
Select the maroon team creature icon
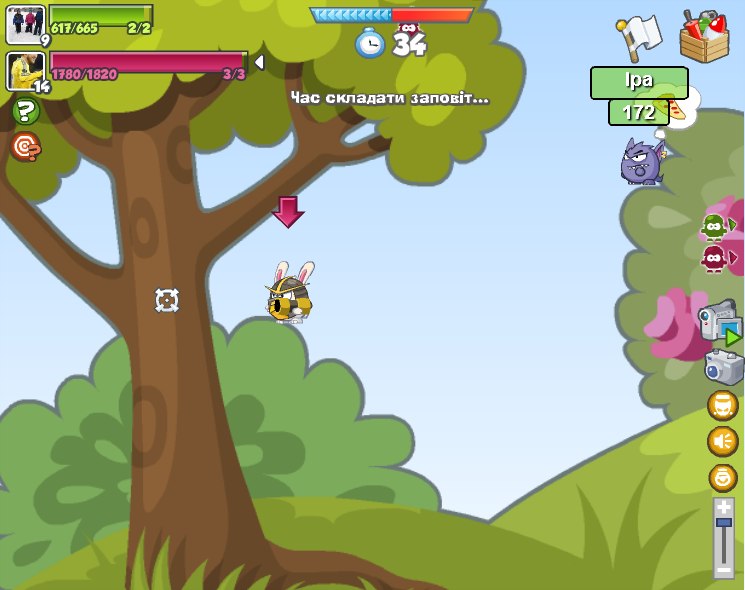point(714,259)
